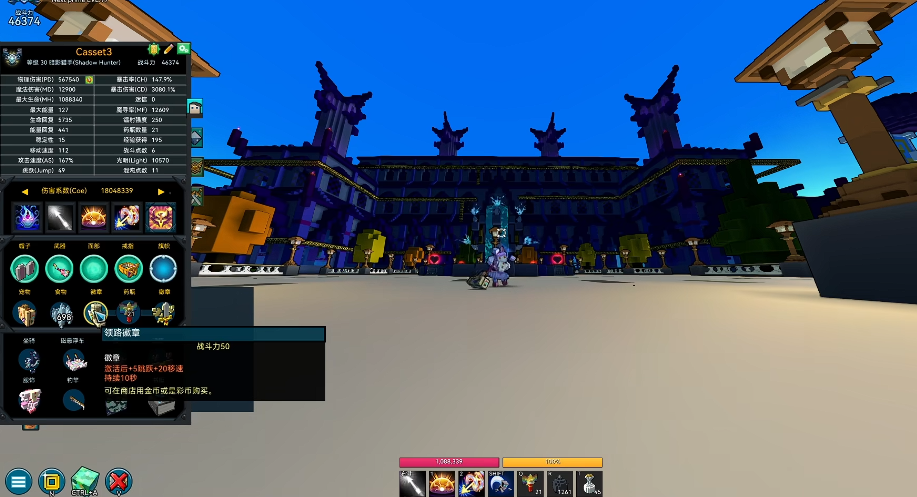Use the crescent moon Shift ability

click(x=501, y=484)
